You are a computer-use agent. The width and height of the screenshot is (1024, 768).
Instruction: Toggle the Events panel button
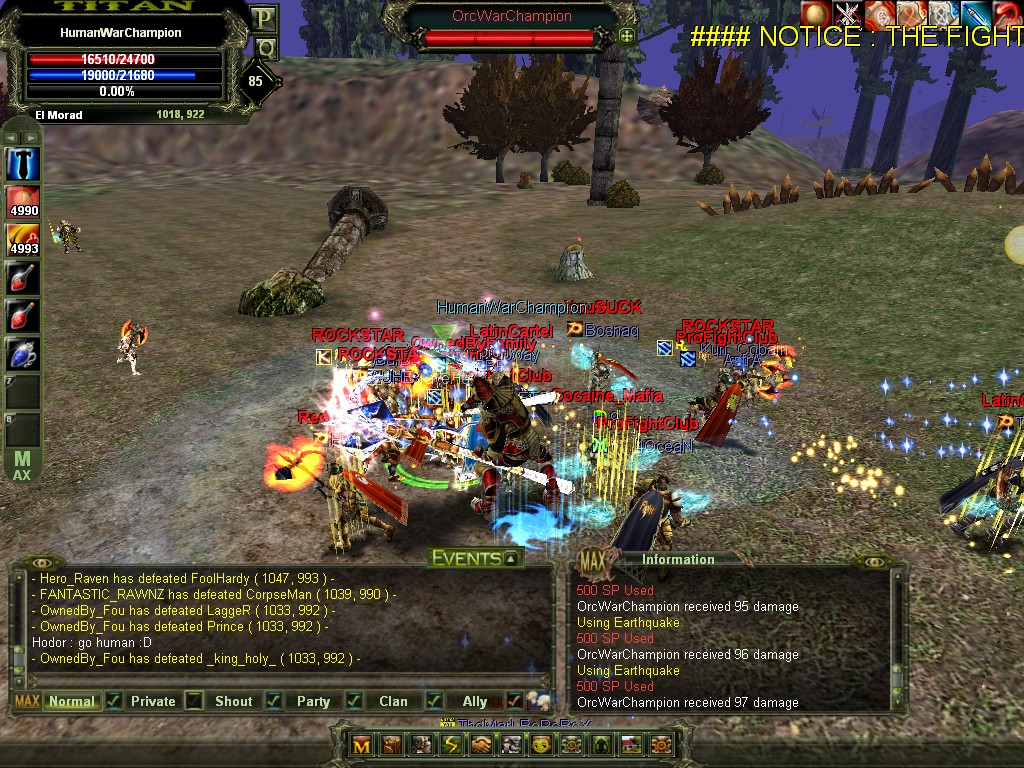[511, 559]
